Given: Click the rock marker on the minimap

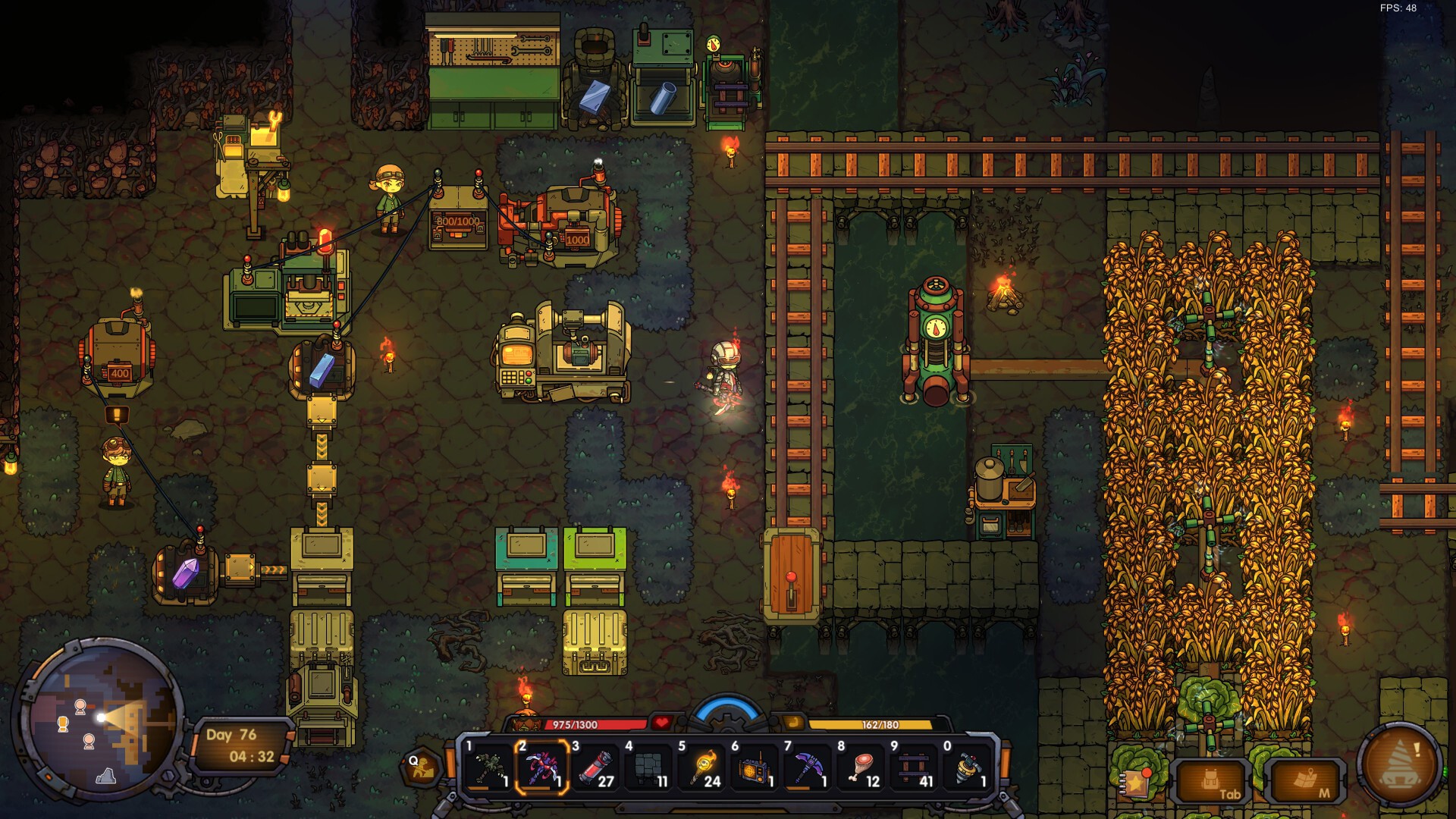Looking at the screenshot, I should [105, 775].
